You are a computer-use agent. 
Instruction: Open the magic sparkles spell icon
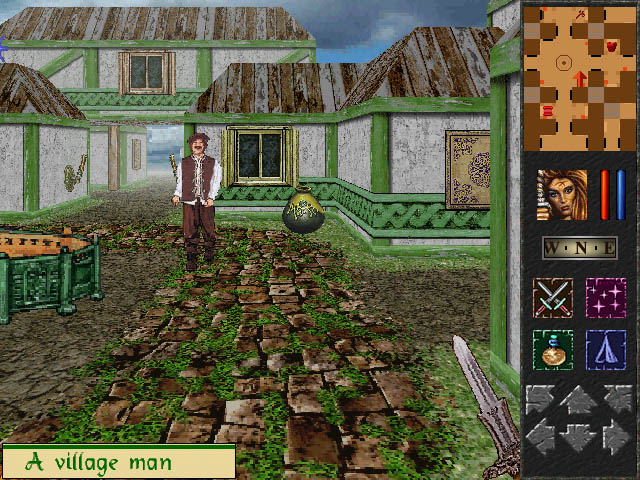click(605, 298)
